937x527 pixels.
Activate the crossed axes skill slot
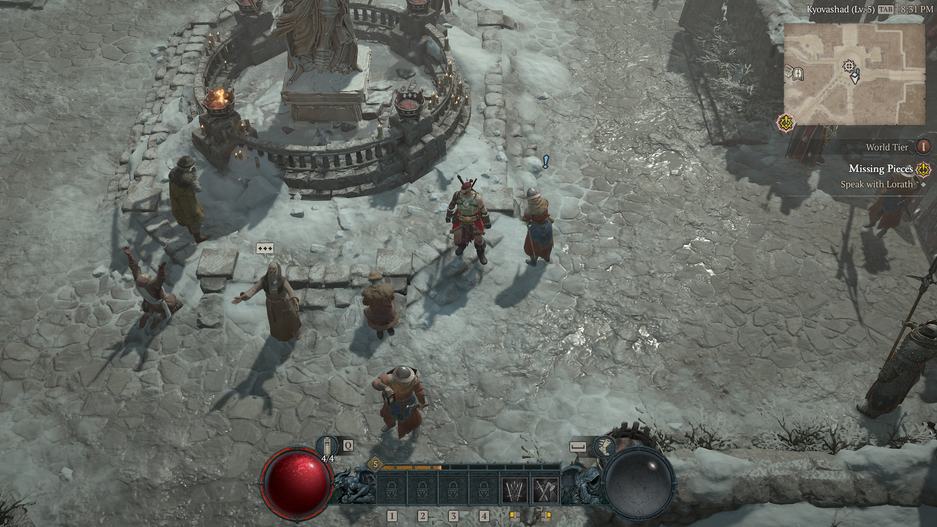coord(545,490)
